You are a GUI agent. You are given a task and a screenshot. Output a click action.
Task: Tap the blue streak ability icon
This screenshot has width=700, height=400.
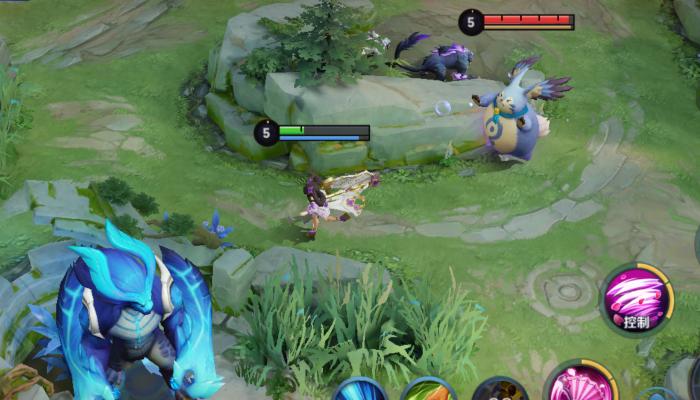tap(359, 391)
